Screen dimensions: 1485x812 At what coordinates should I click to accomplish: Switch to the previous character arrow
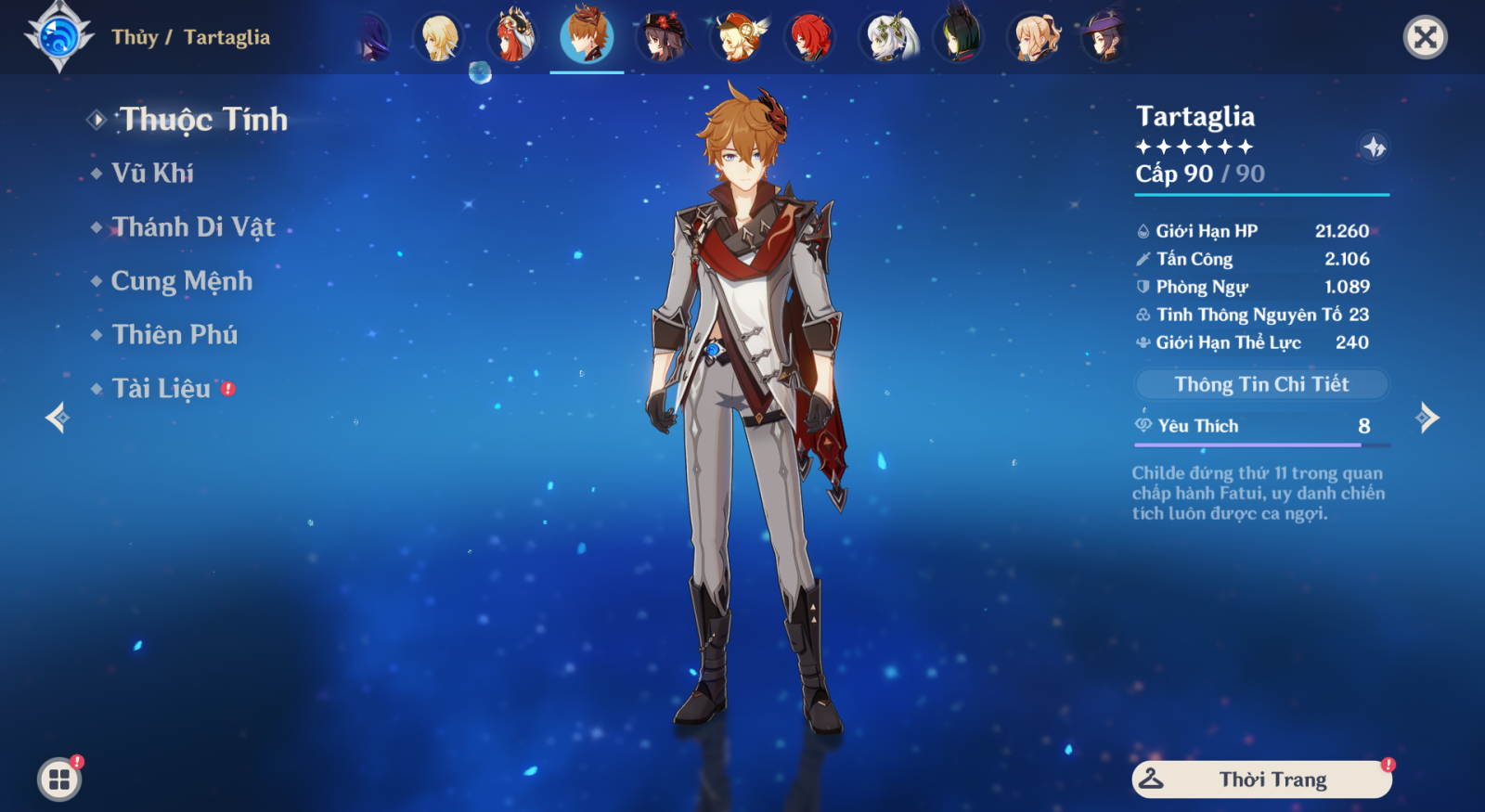(58, 418)
